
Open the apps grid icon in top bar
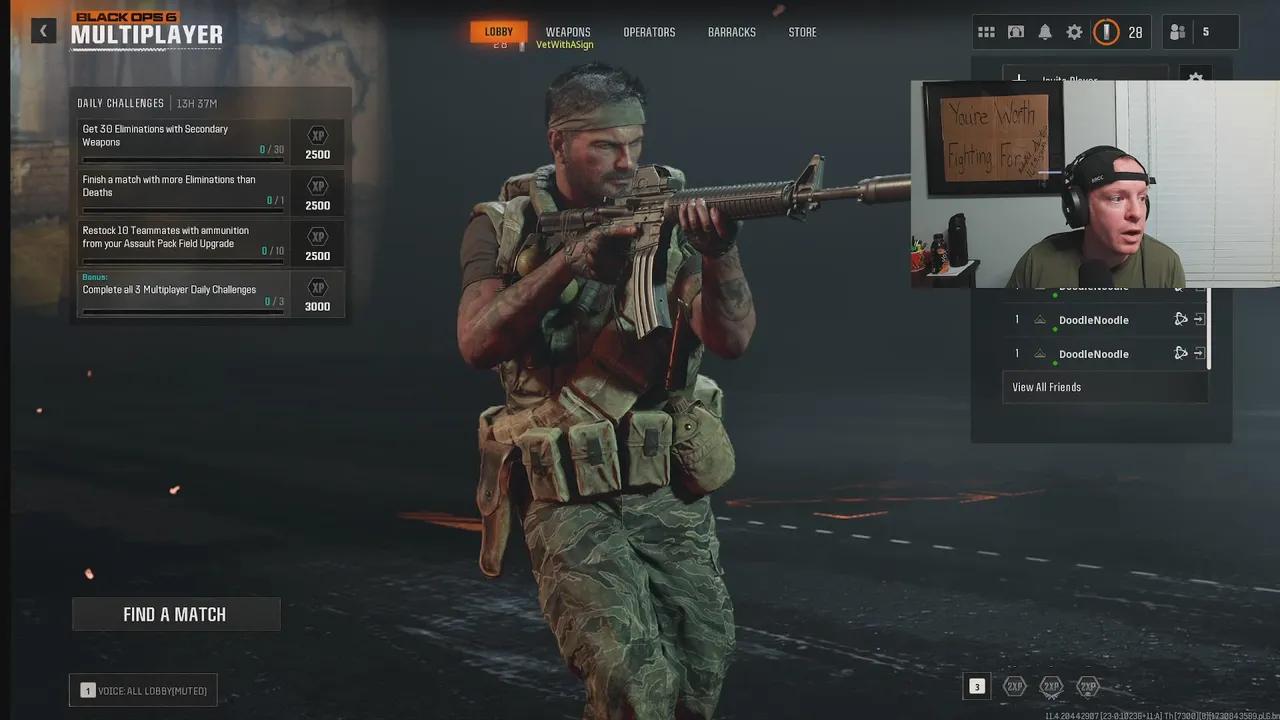click(x=986, y=31)
